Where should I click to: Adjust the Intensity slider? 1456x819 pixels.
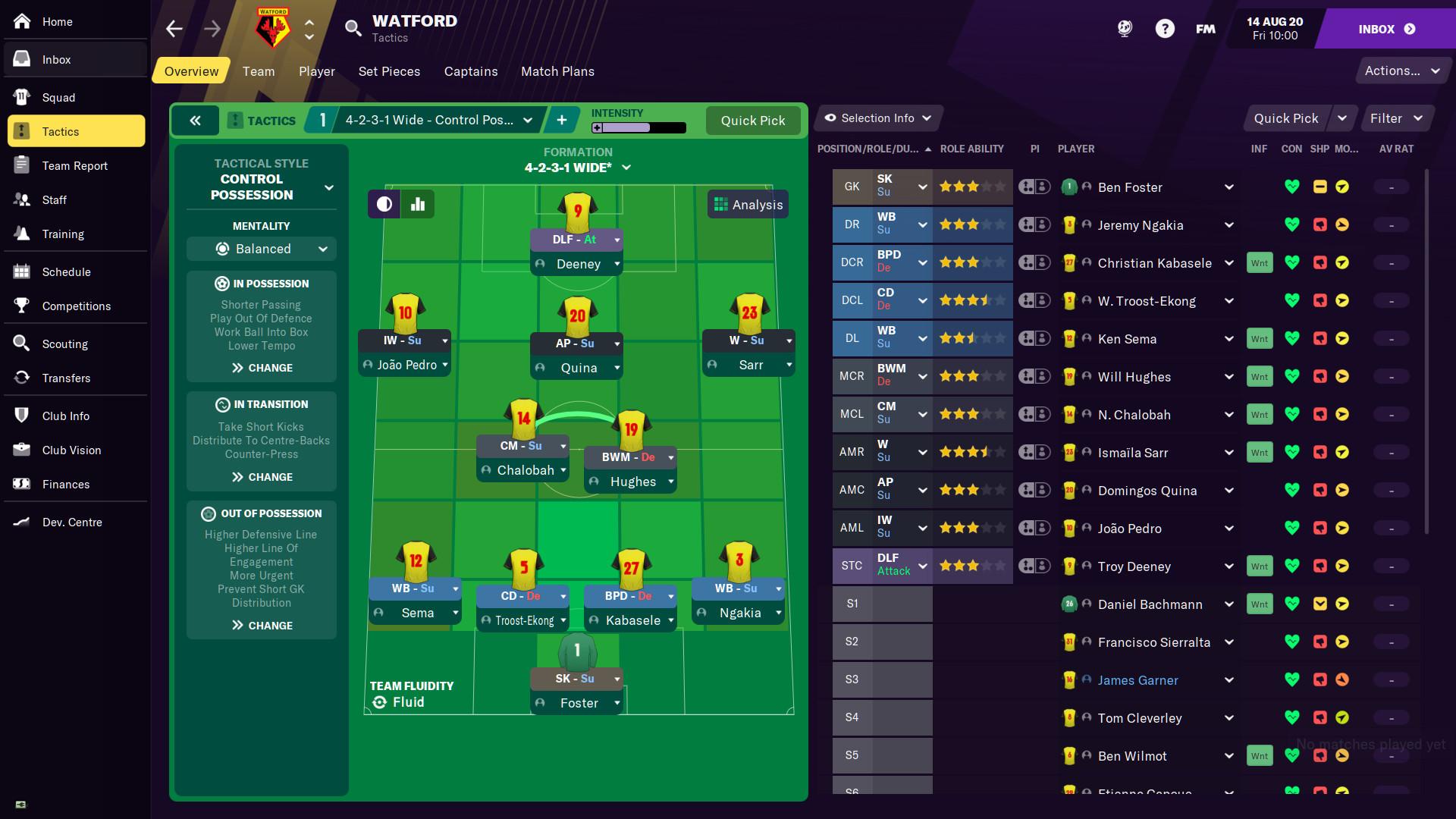pyautogui.click(x=641, y=127)
